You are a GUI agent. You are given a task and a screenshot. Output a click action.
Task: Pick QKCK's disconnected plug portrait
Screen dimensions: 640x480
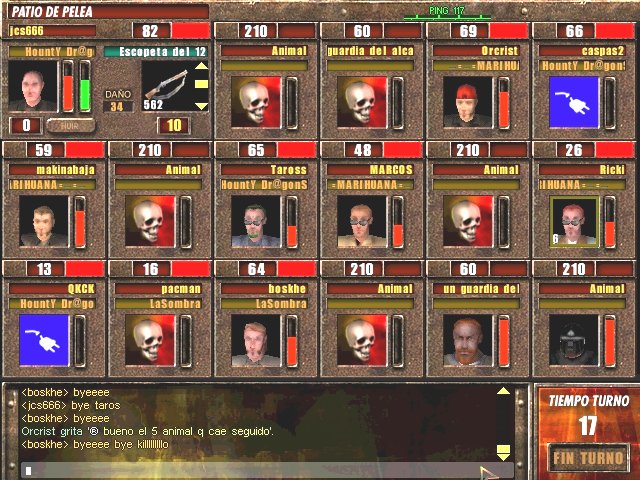coord(43,339)
